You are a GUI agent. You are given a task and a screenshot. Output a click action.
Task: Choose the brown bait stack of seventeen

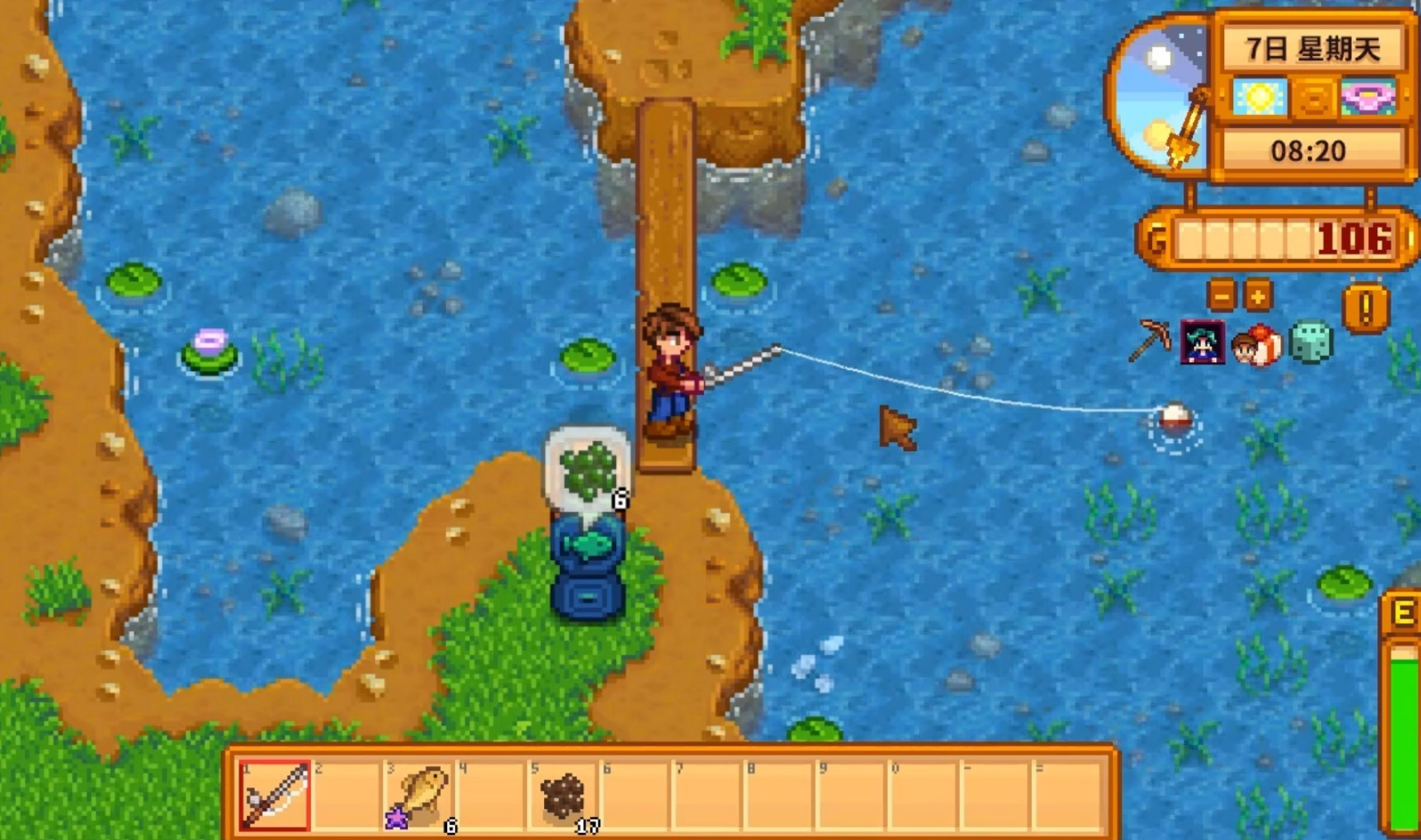coord(564,795)
